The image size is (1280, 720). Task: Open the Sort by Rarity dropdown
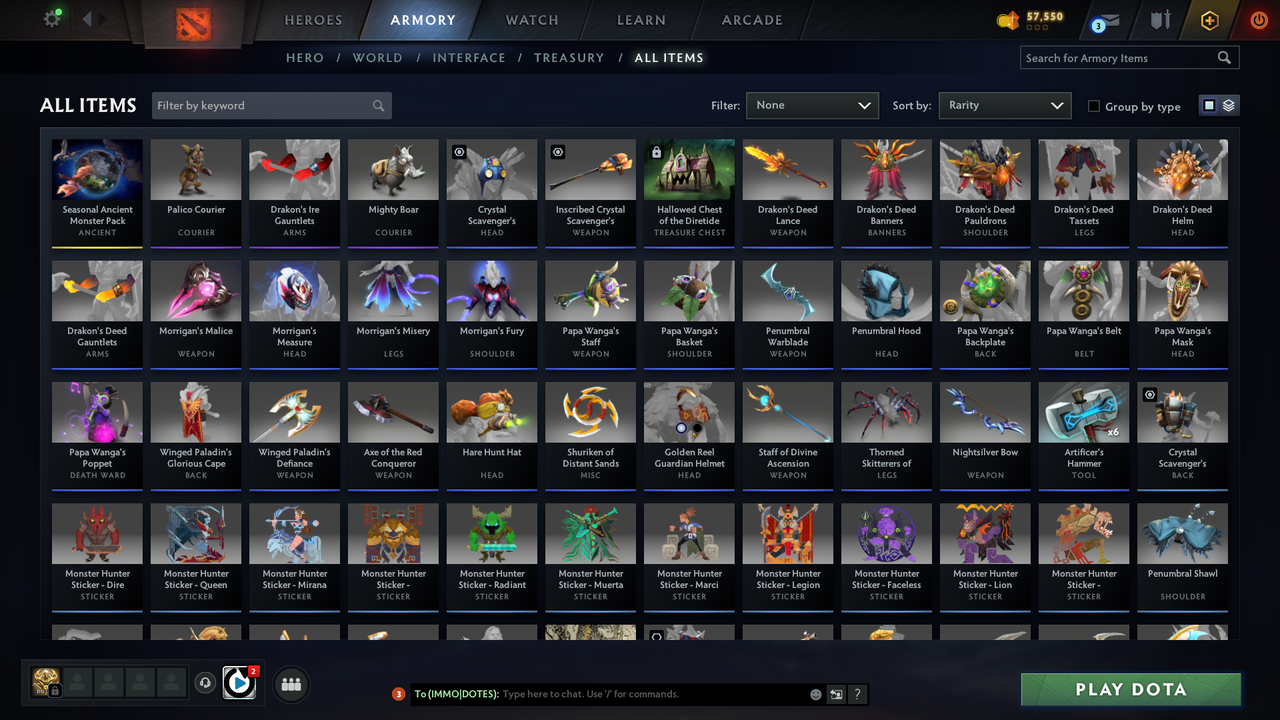[x=1004, y=105]
